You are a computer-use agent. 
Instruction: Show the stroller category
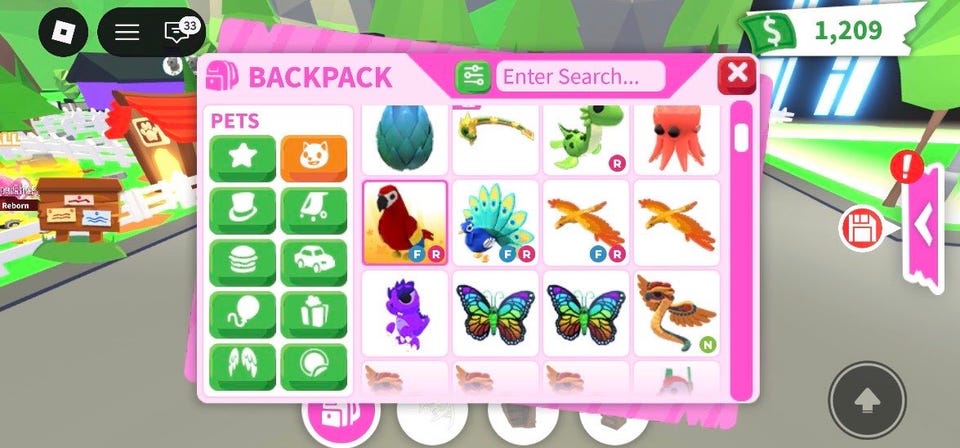point(314,210)
